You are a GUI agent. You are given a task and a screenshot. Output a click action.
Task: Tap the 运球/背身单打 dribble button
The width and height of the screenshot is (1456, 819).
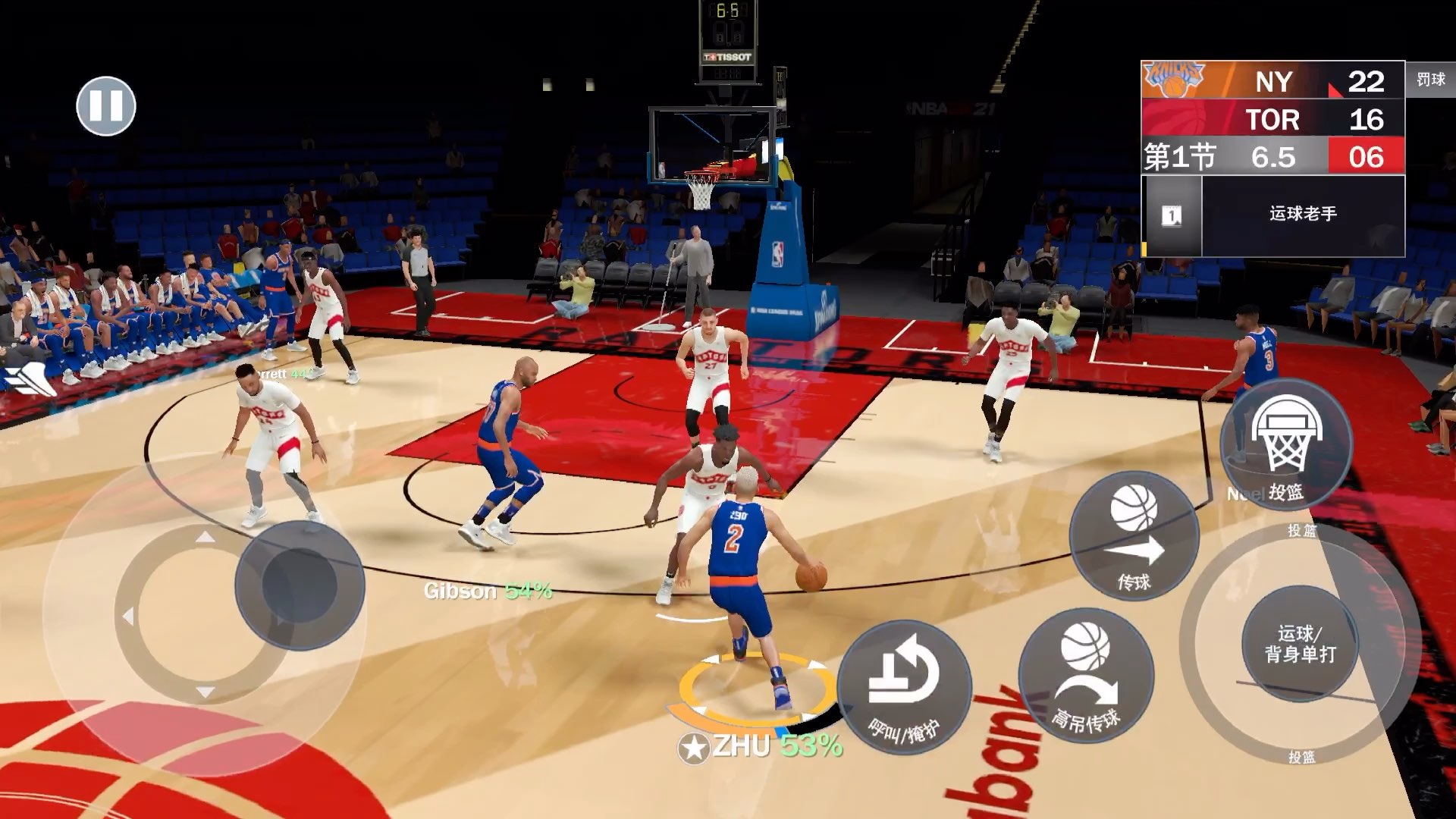[1300, 643]
